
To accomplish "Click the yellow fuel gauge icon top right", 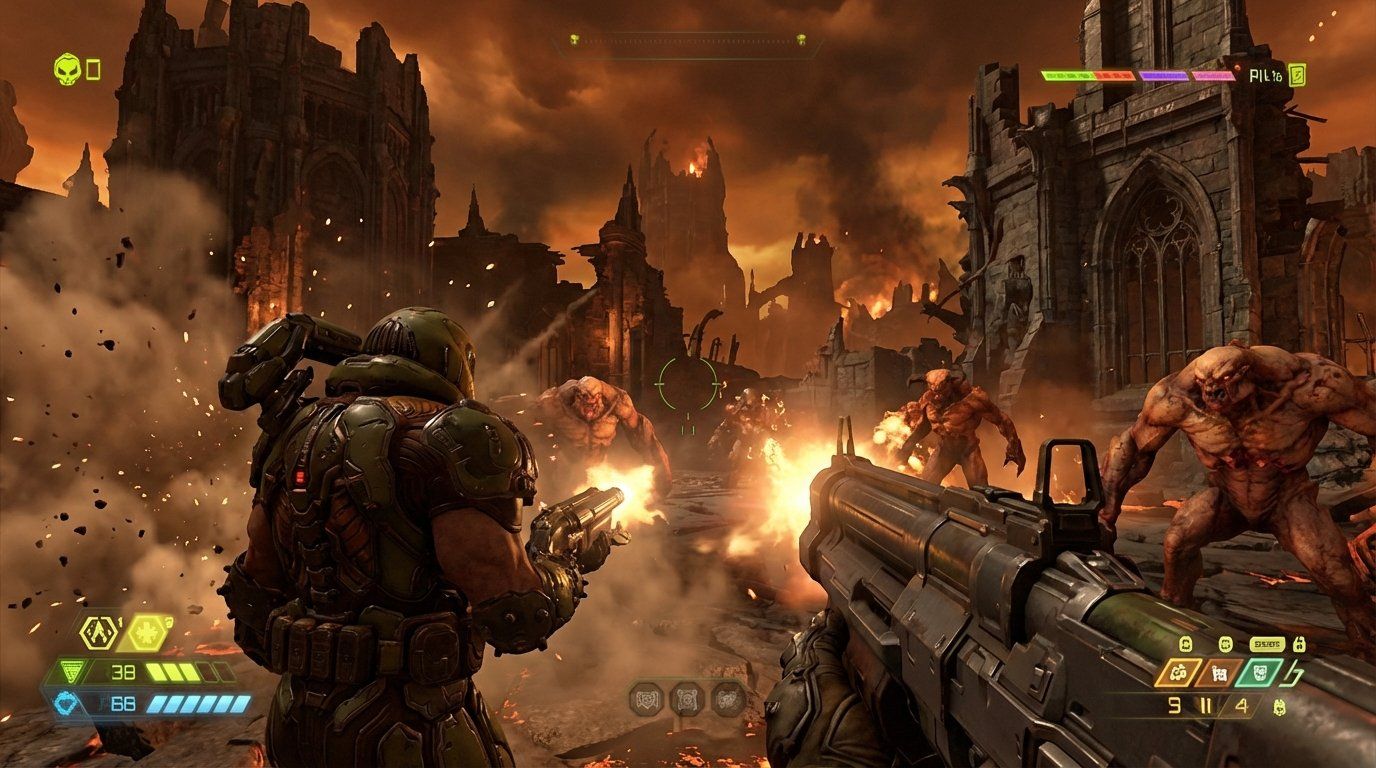I will [1298, 75].
